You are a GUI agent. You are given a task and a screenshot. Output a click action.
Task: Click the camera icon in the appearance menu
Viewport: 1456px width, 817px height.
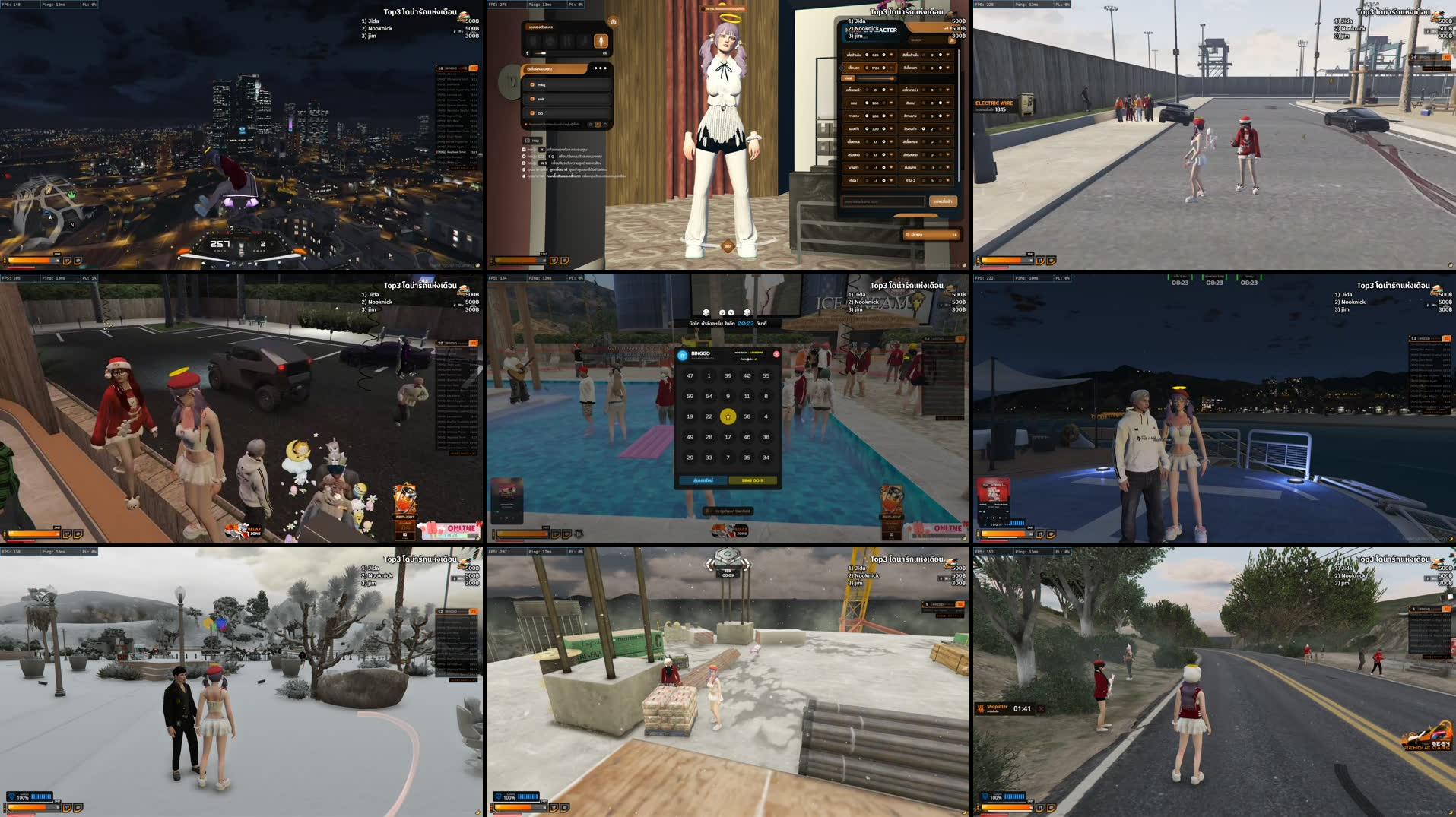613,21
